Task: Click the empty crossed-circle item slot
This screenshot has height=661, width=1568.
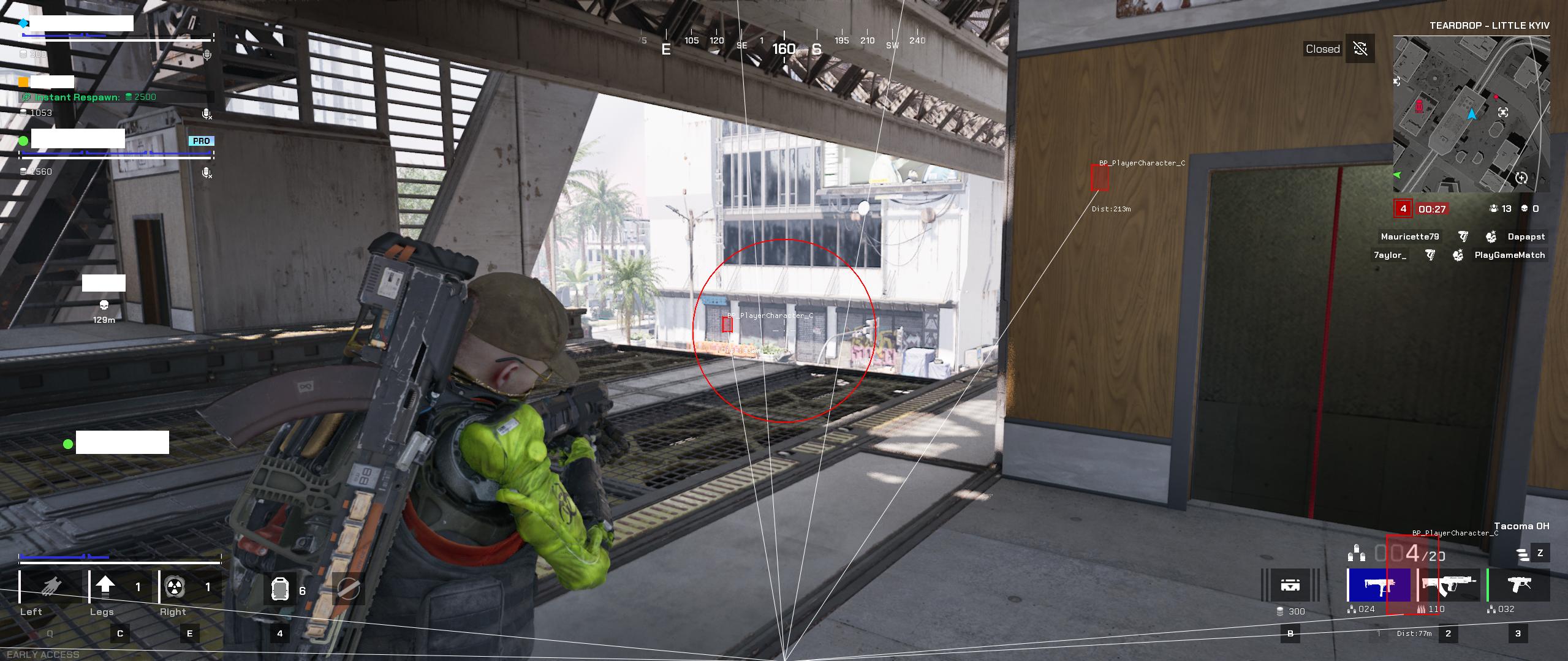Action: (x=349, y=590)
